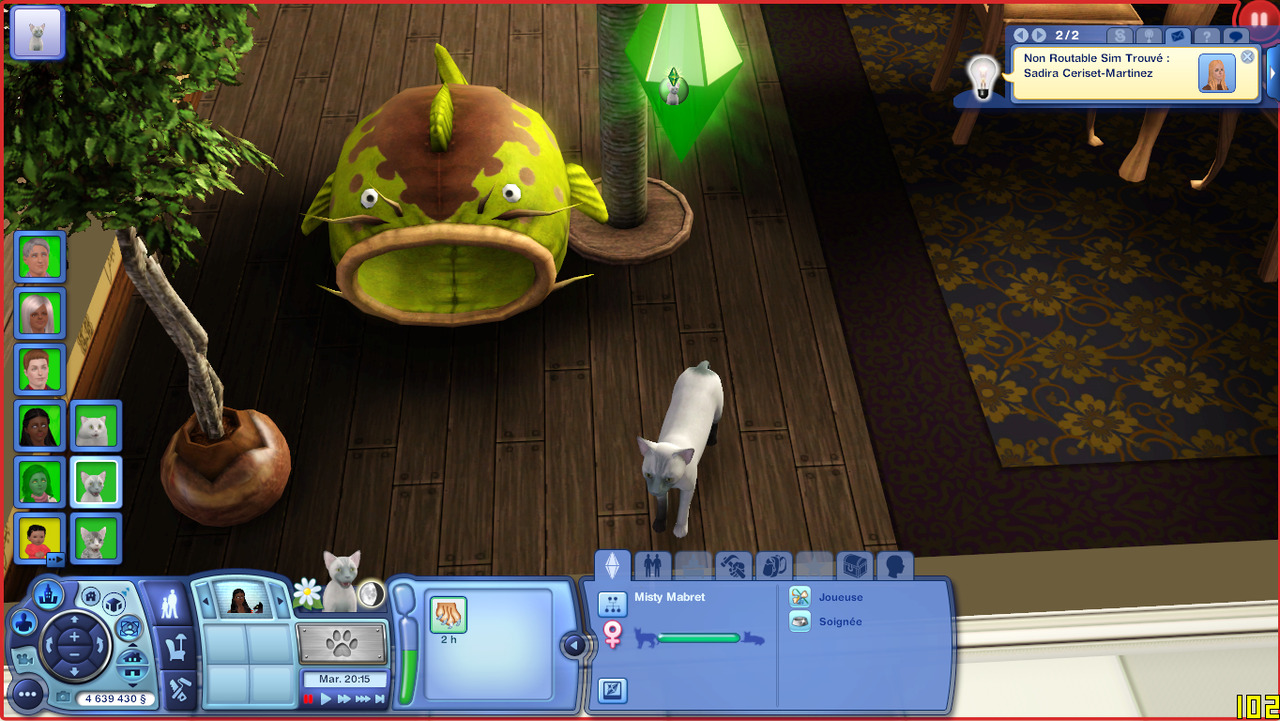Viewport: 1280px width, 721px height.
Task: Open the inventory backpack tab
Action: (772, 567)
